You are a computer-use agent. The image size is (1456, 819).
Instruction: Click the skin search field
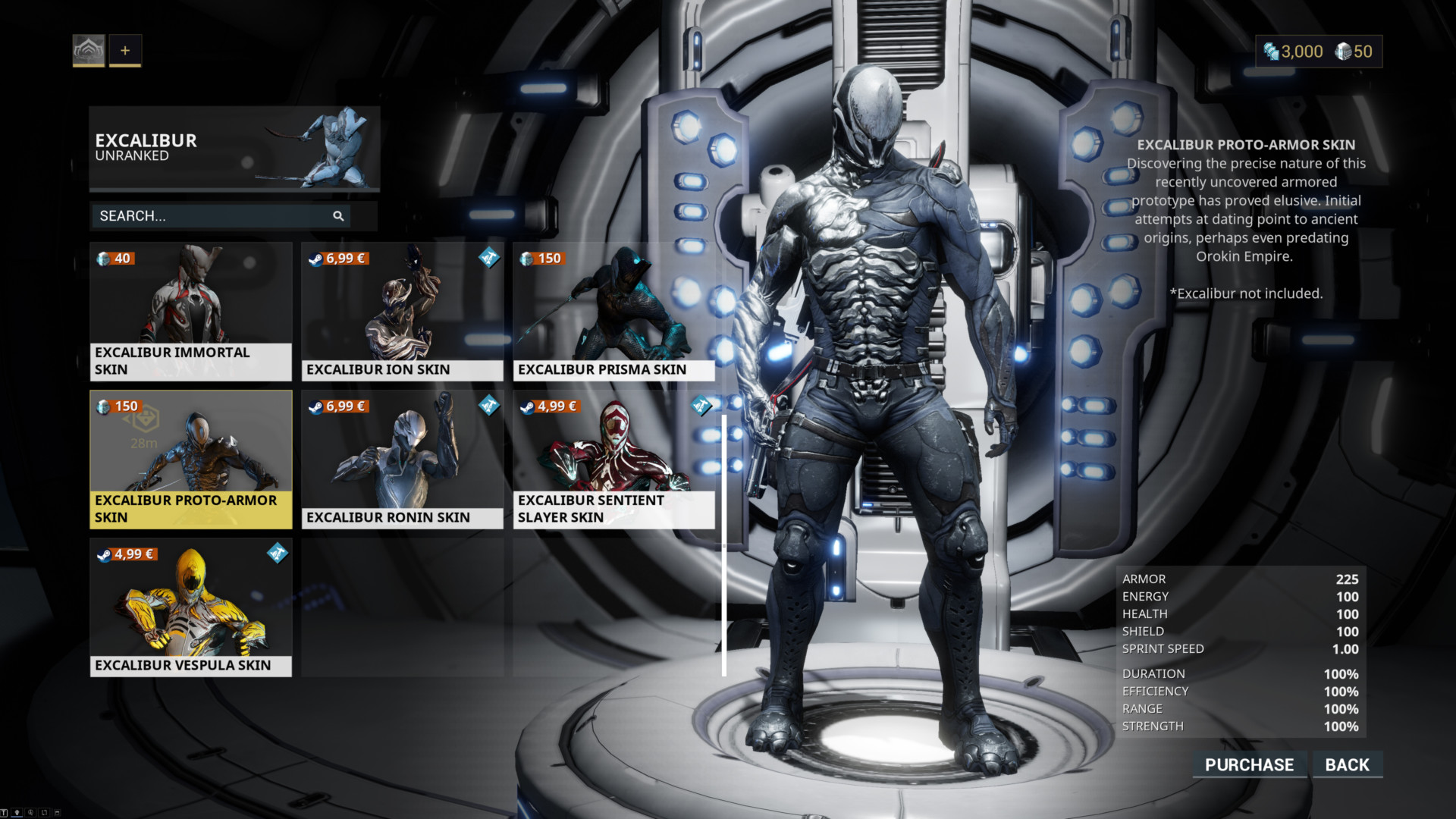[212, 216]
